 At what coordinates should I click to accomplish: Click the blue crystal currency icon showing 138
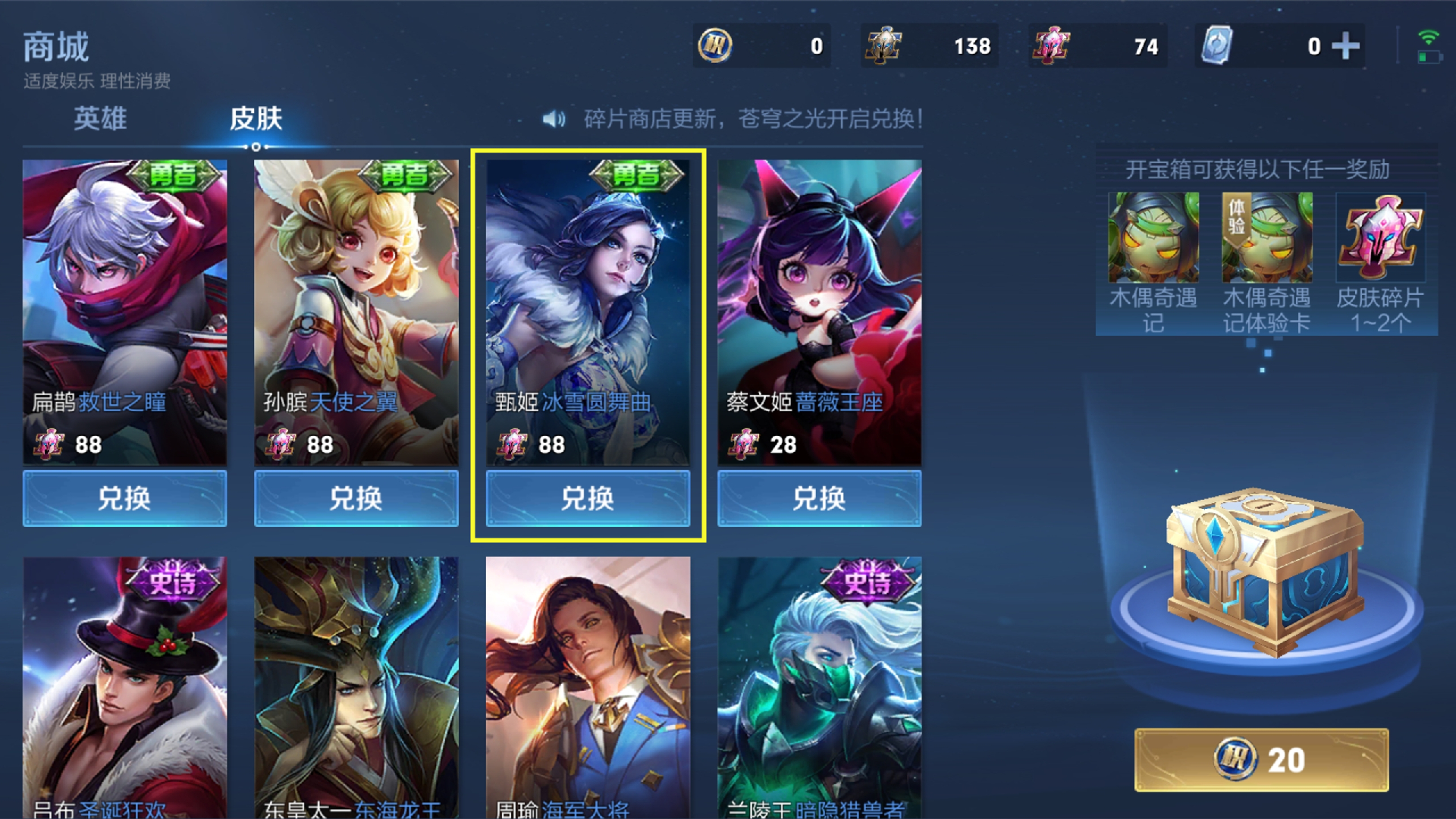pyautogui.click(x=886, y=45)
